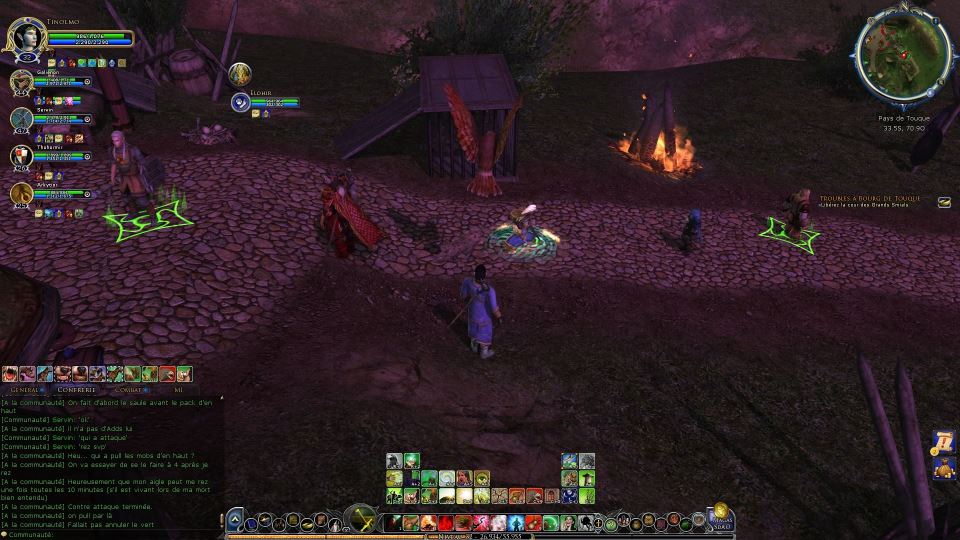Open the gold coin store button
The height and width of the screenshot is (540, 960).
pyautogui.click(x=719, y=509)
